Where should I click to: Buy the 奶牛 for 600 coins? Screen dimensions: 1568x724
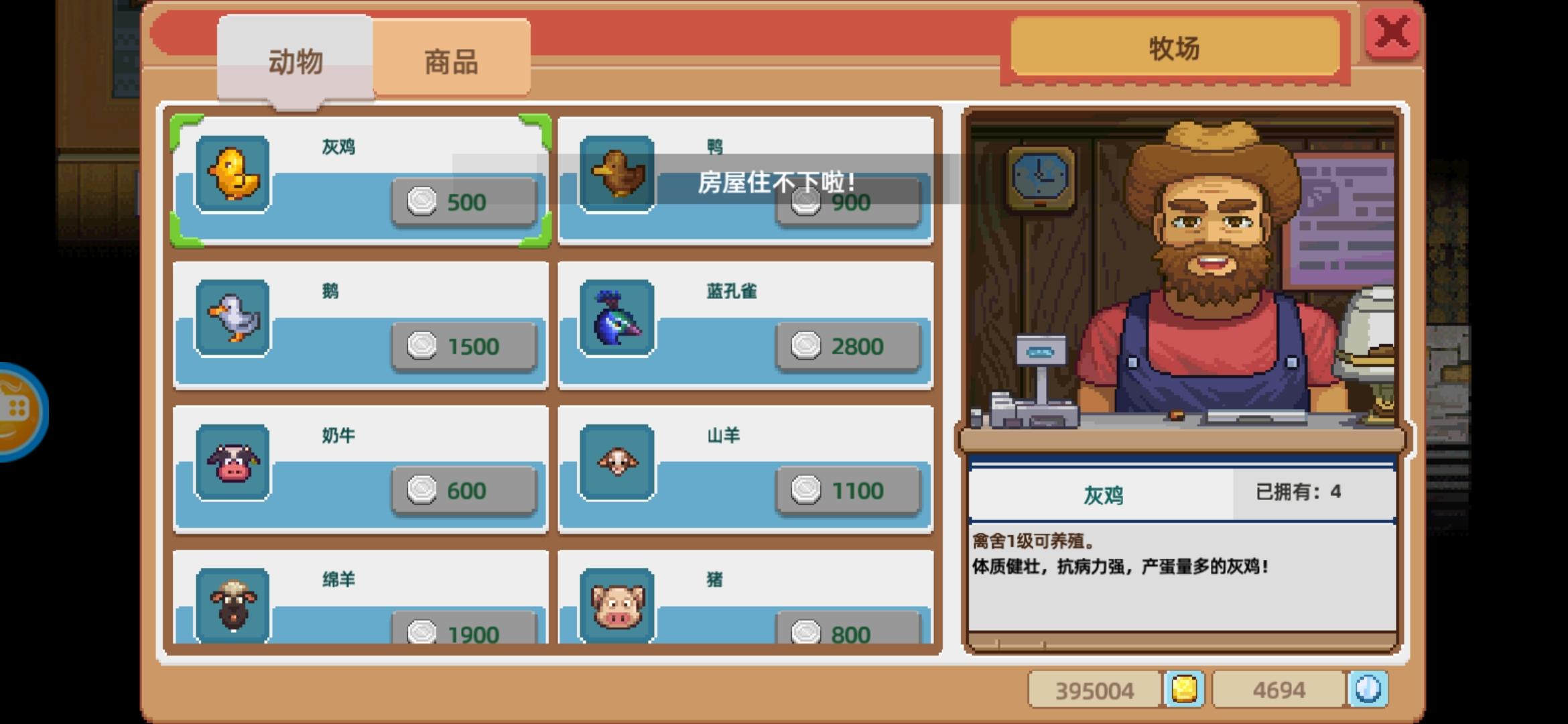[x=464, y=490]
